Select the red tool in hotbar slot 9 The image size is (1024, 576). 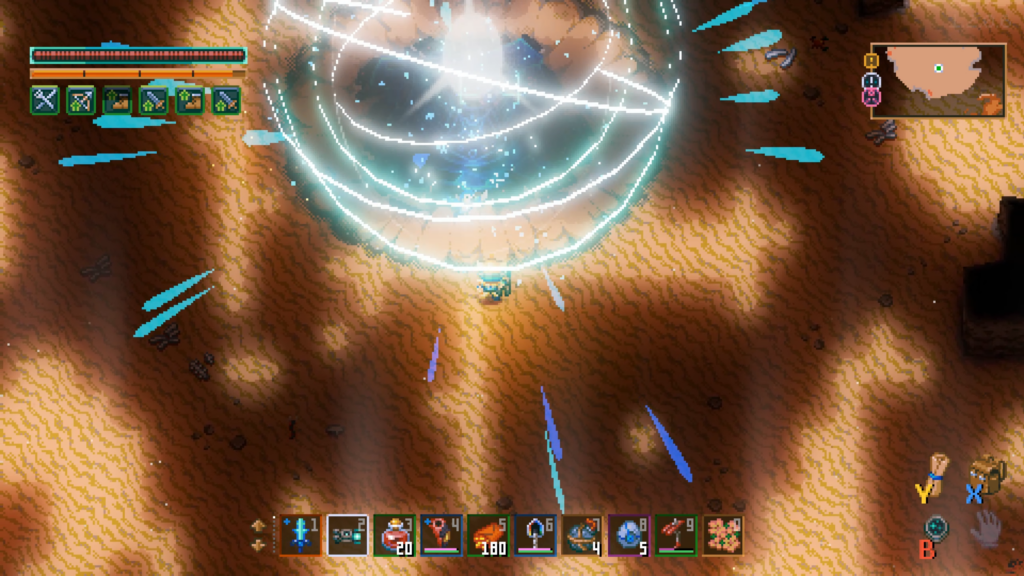675,535
